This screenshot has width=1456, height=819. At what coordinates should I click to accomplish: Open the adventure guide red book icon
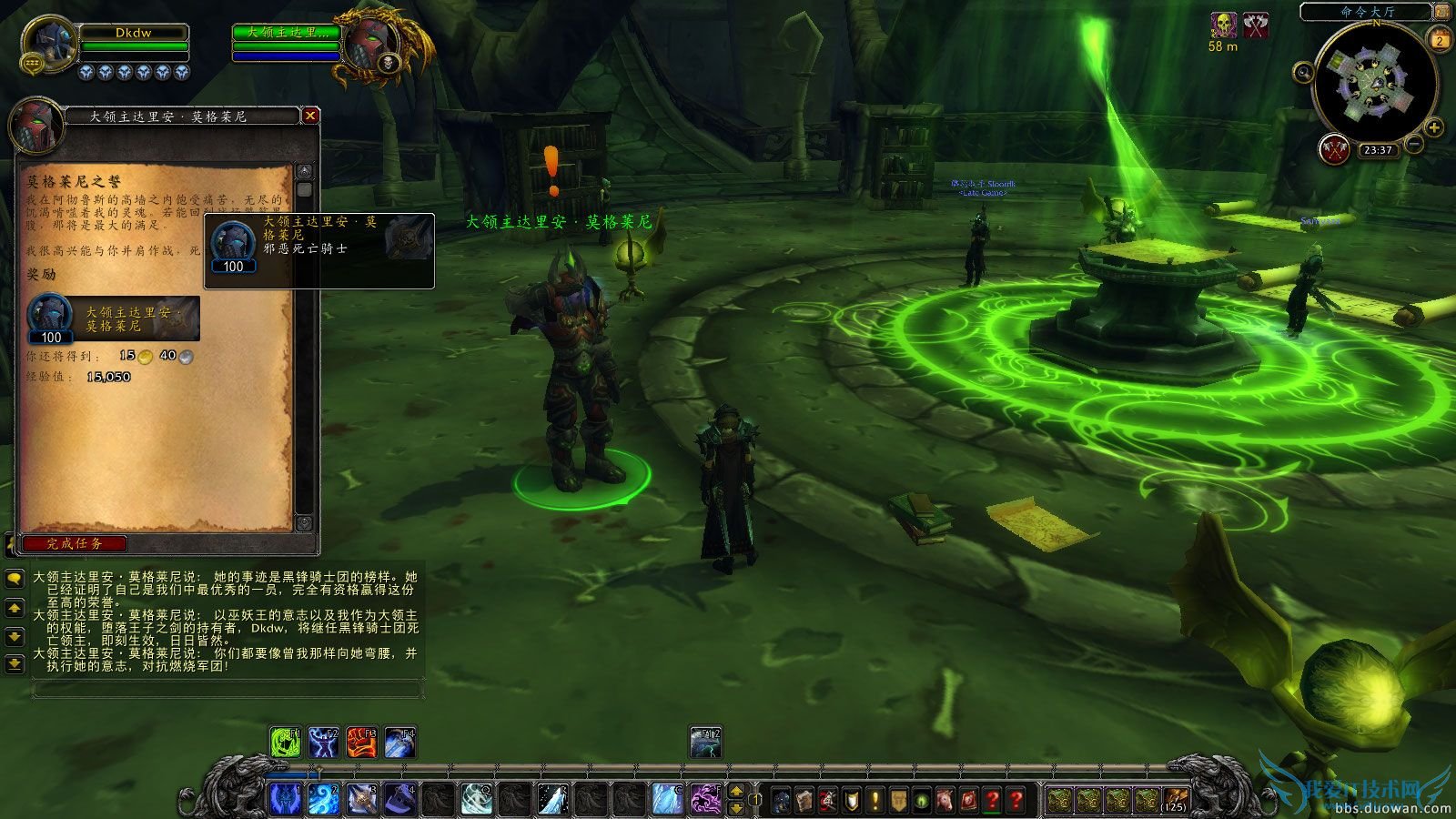point(970,799)
